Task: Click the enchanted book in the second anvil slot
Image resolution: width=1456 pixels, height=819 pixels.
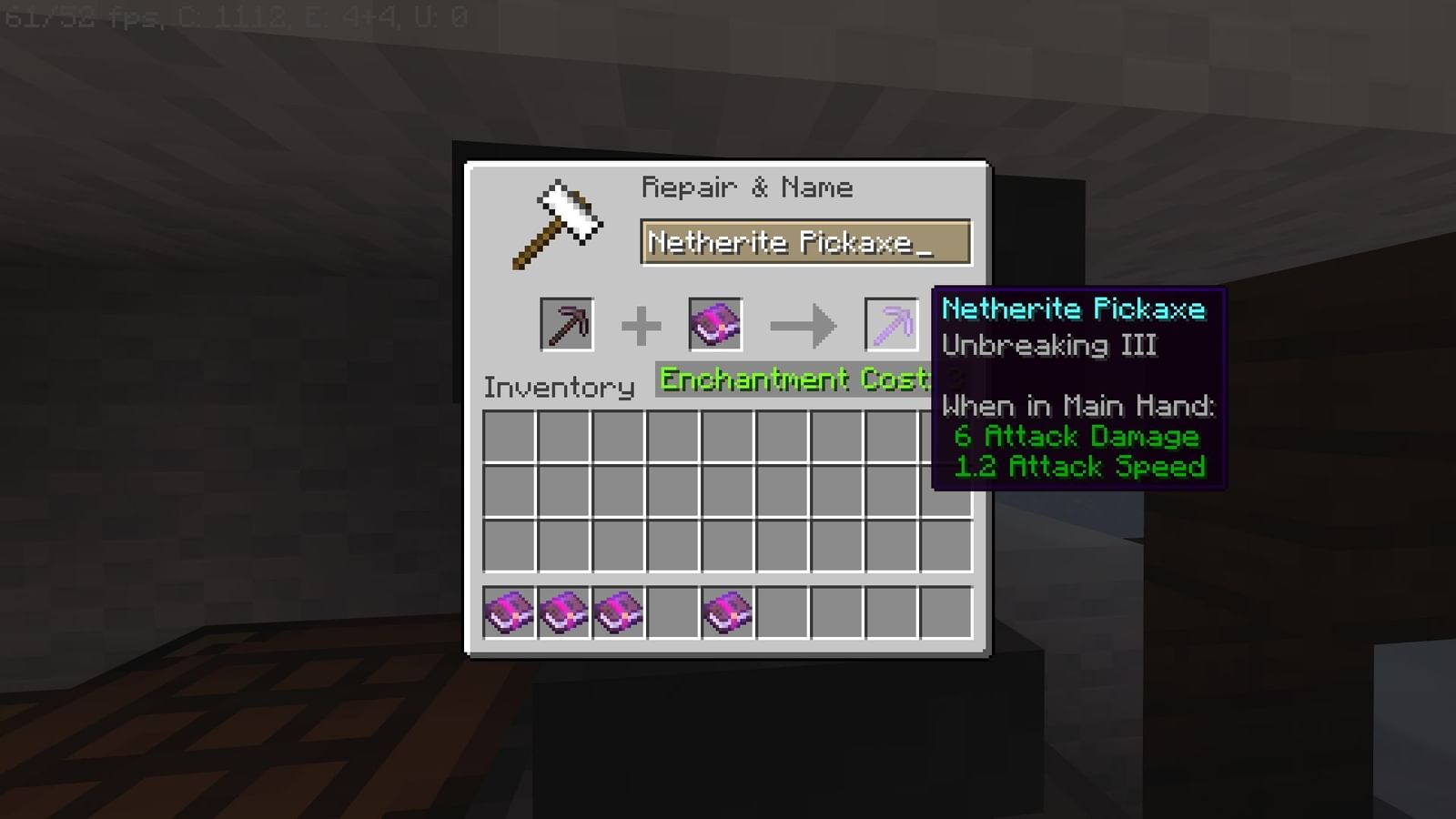Action: click(x=715, y=325)
